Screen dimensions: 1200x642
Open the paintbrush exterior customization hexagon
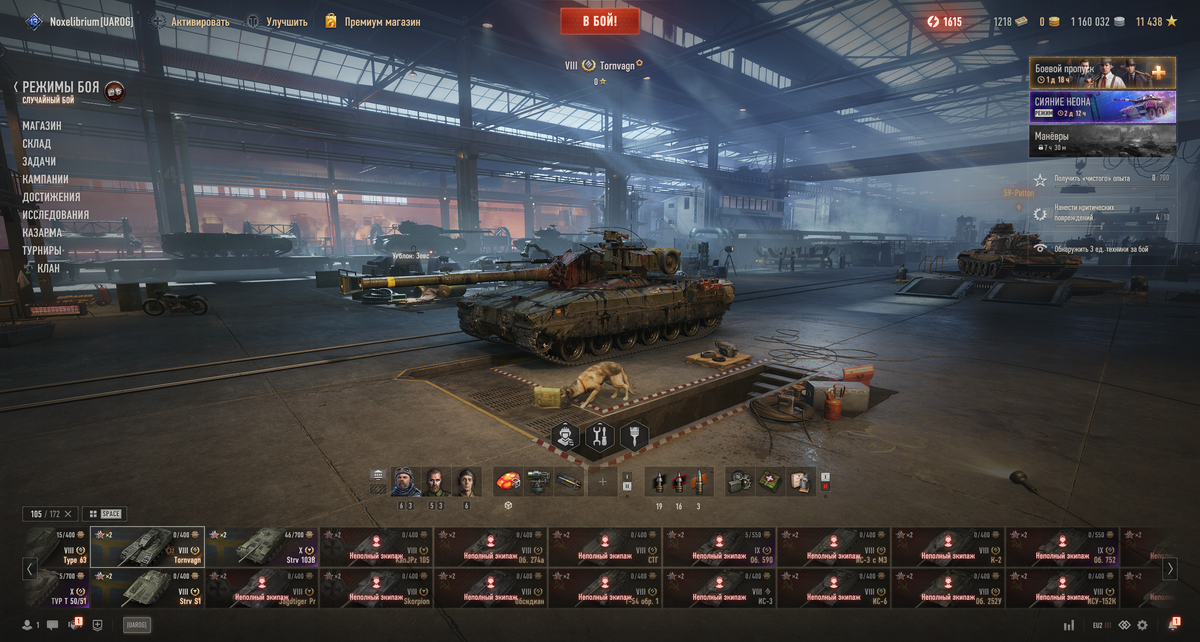pos(634,437)
